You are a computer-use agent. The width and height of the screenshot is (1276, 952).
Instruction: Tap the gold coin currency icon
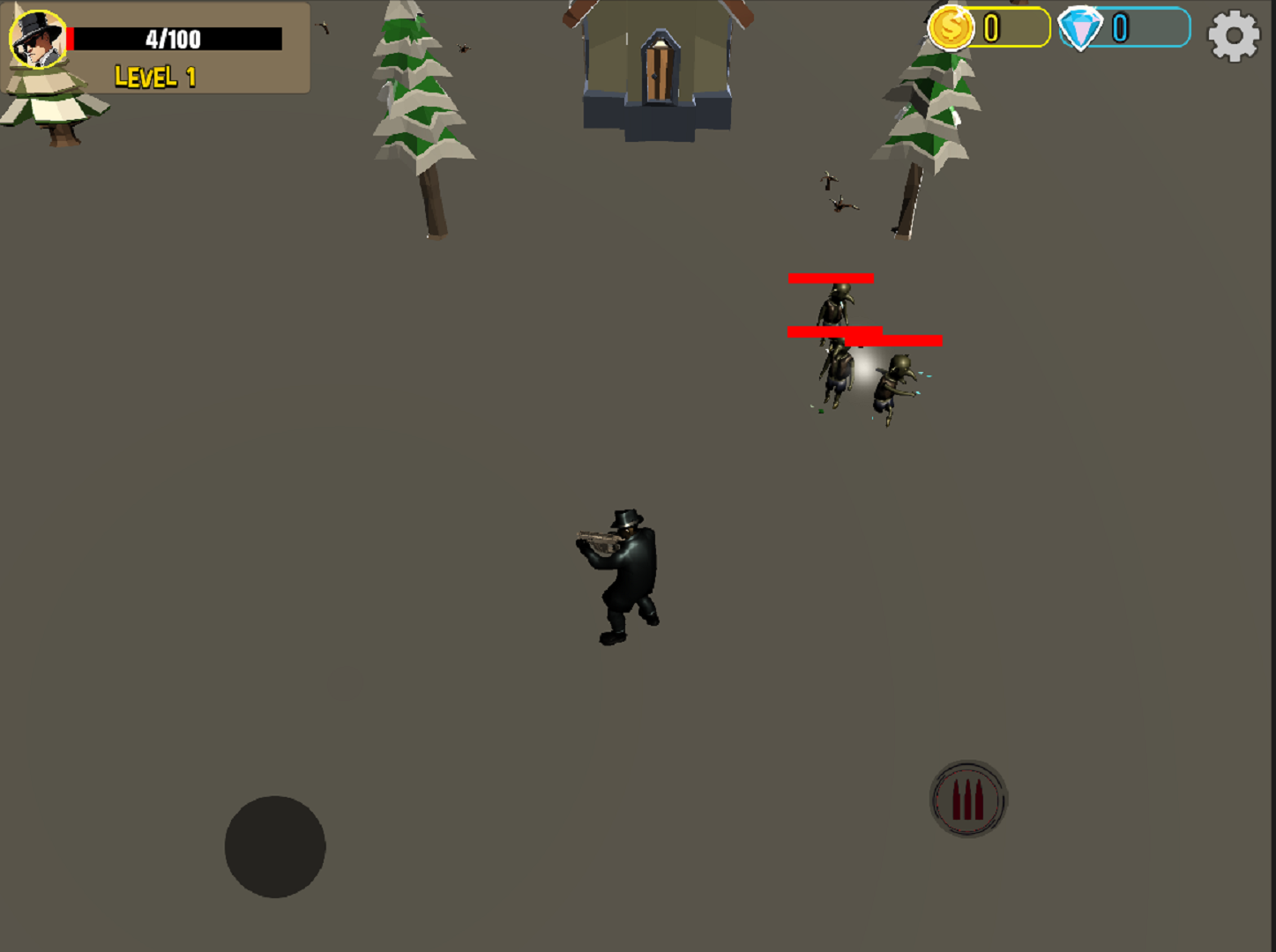click(951, 30)
